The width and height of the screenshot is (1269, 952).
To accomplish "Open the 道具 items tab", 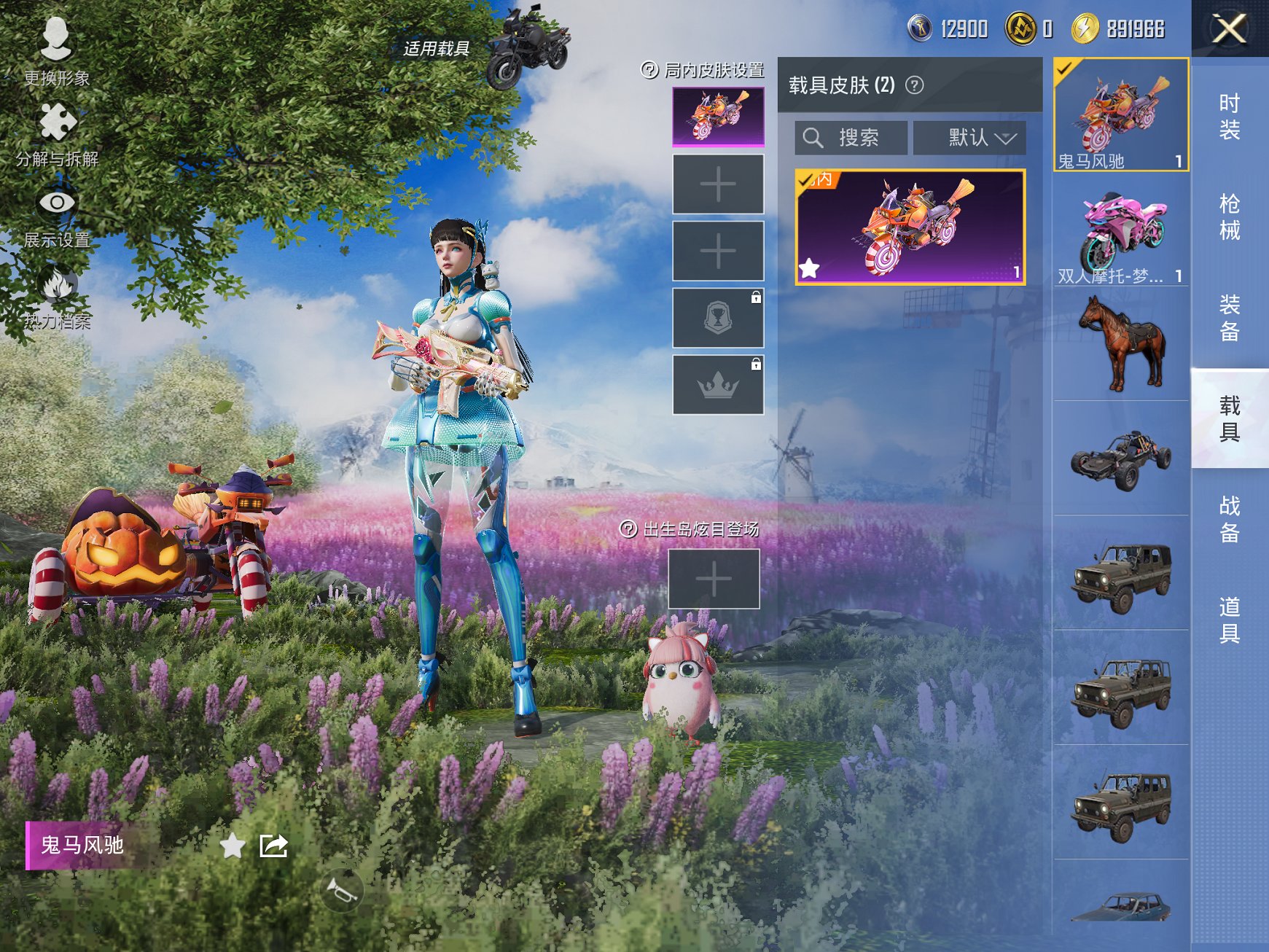I will [x=1229, y=620].
